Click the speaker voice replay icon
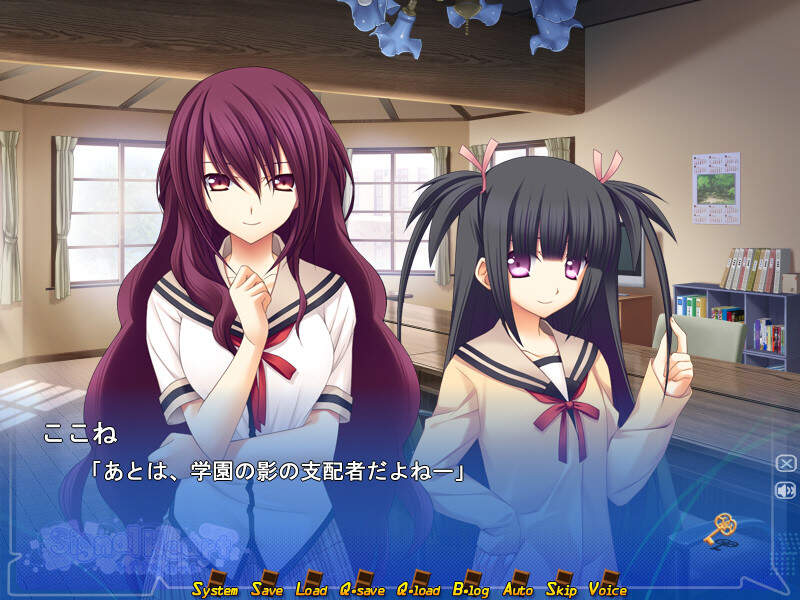800x600 pixels. point(785,490)
